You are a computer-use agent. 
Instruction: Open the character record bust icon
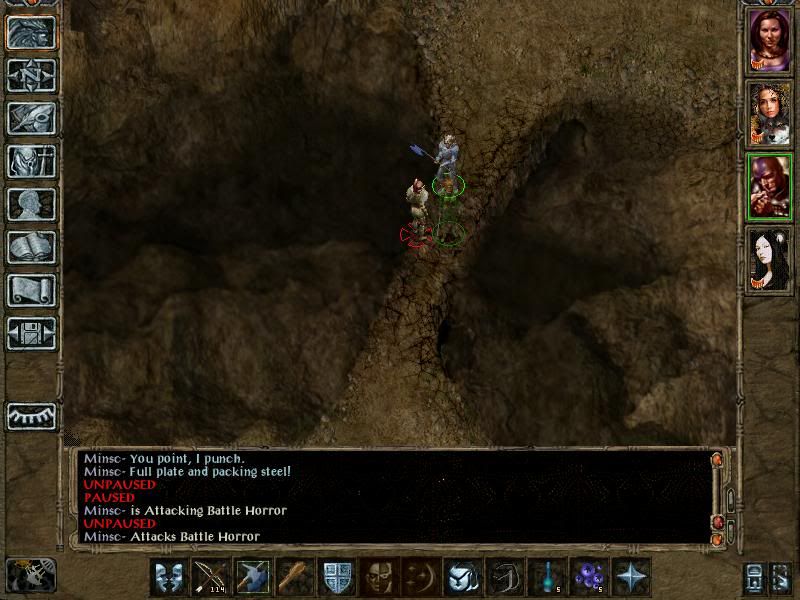click(32, 204)
